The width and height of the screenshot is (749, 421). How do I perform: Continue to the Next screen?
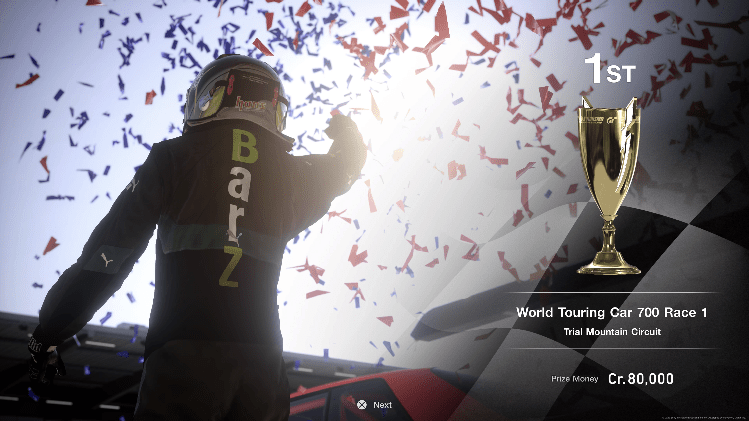tap(373, 405)
